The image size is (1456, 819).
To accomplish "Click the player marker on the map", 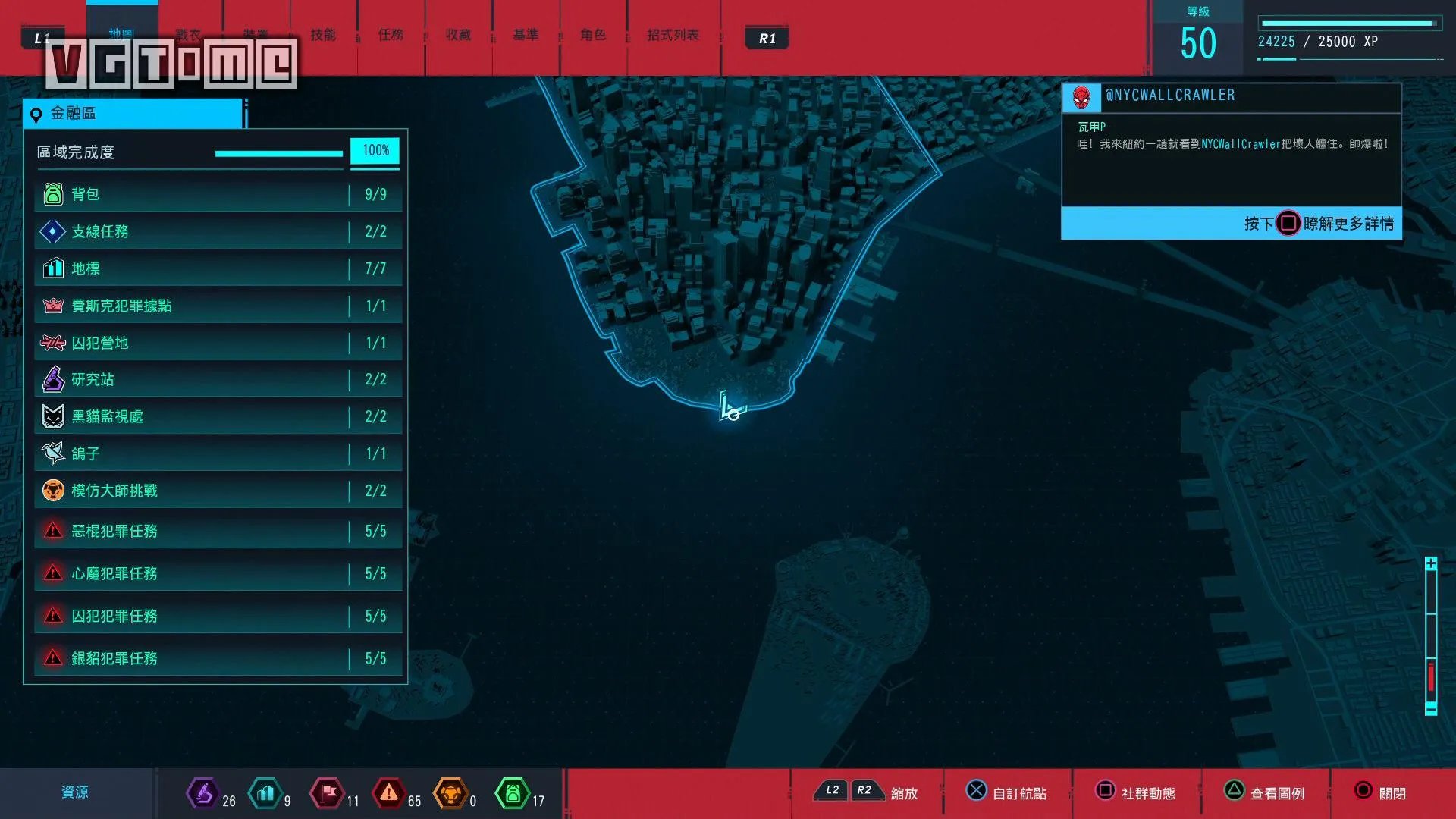I will point(731,409).
